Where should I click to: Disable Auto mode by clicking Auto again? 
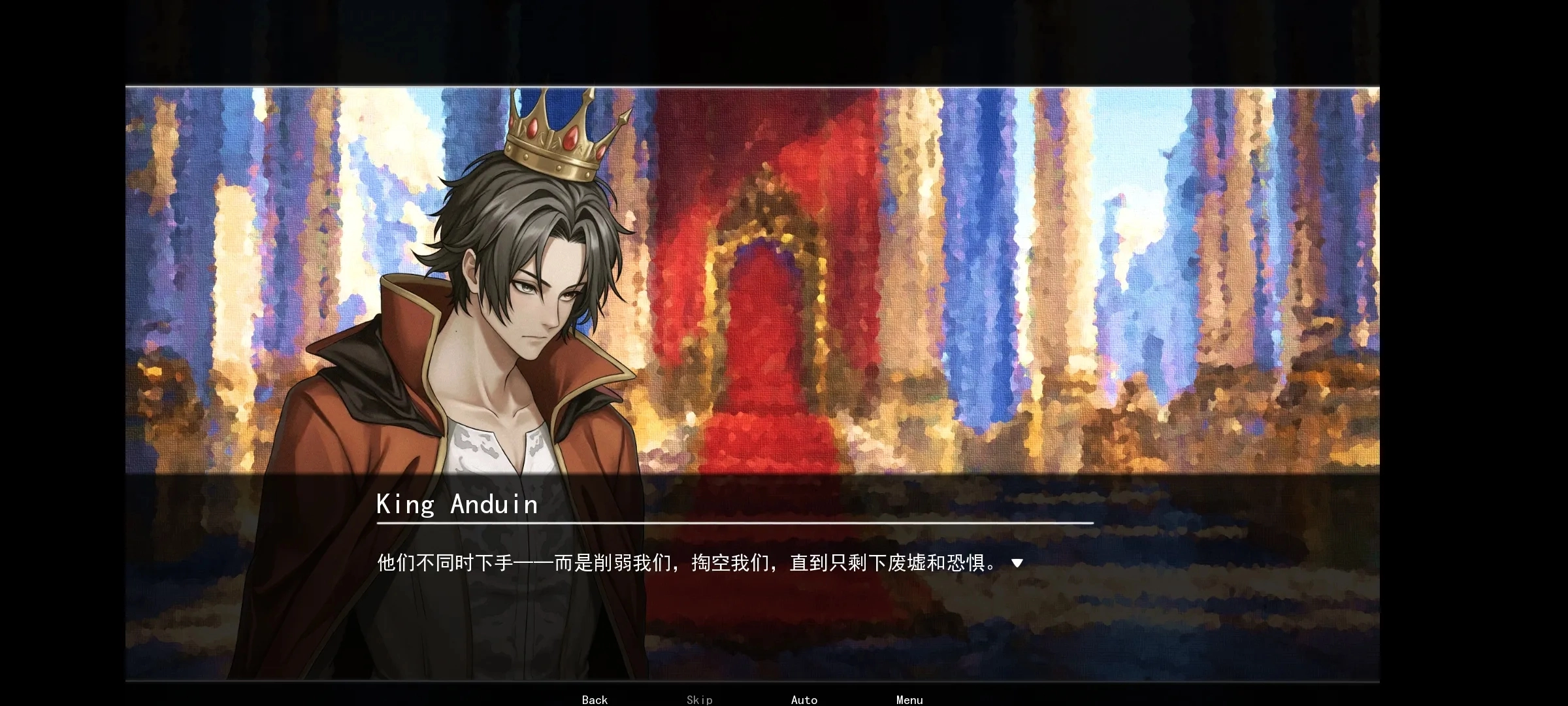tap(804, 699)
